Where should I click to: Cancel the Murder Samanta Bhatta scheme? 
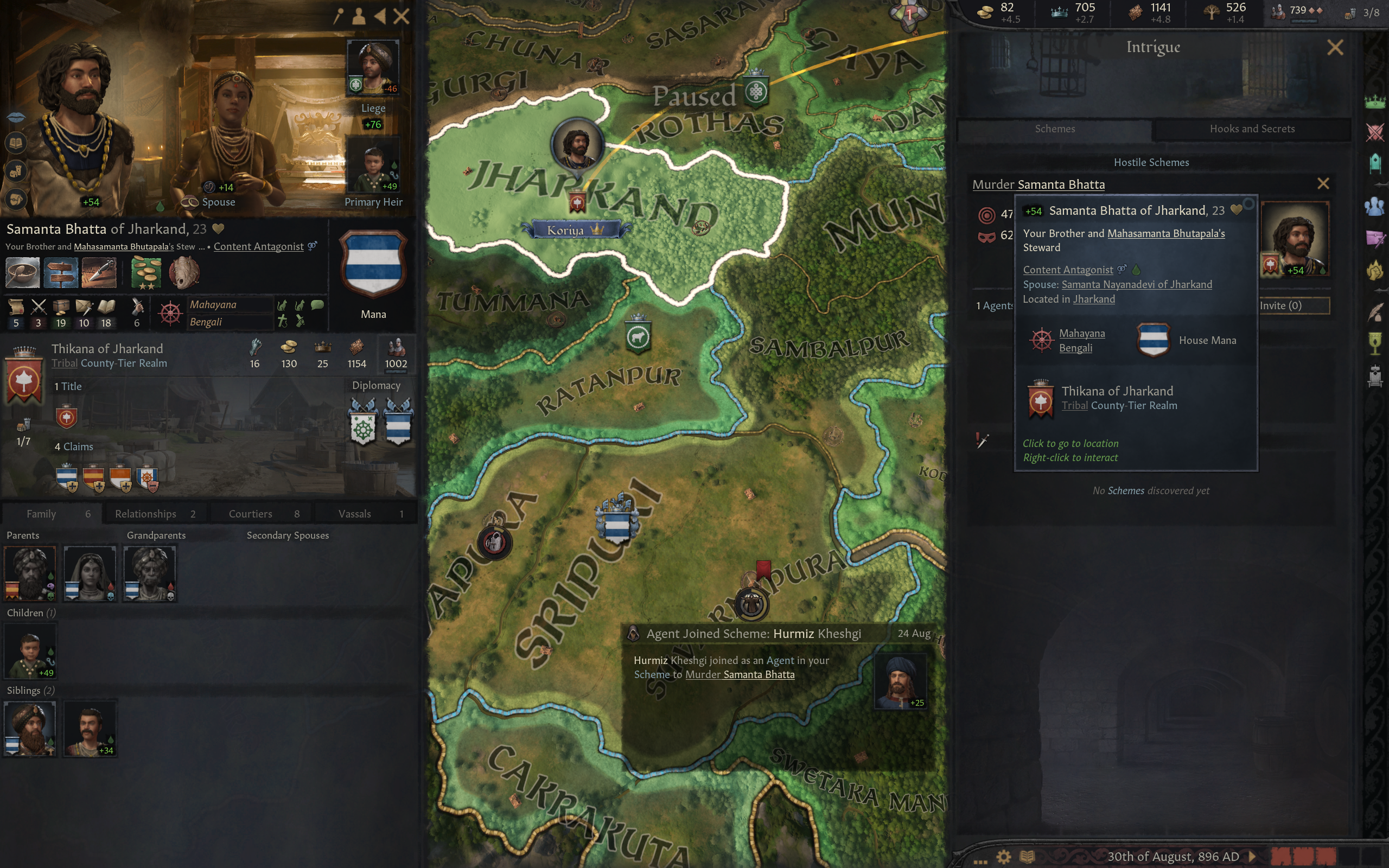(1322, 184)
